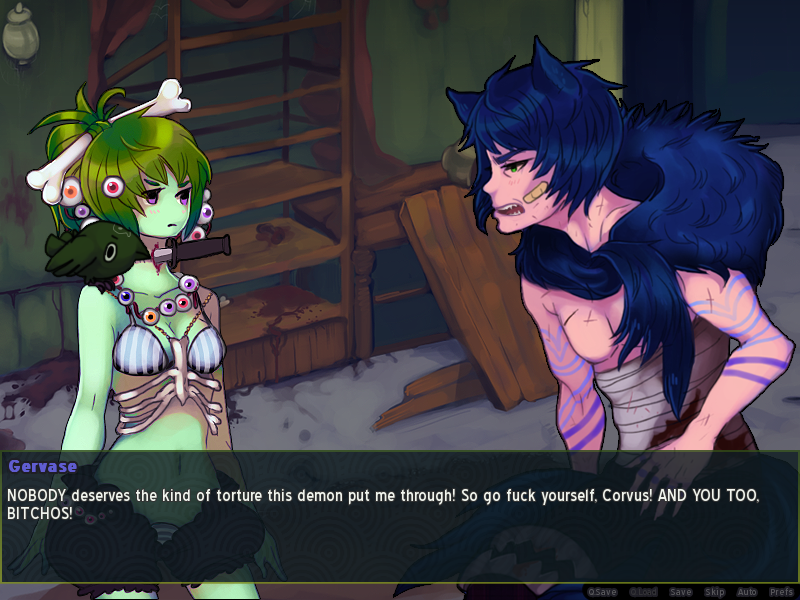Viewport: 800px width, 600px height.
Task: Quick load with the Q.Load button
Action: pos(642,592)
